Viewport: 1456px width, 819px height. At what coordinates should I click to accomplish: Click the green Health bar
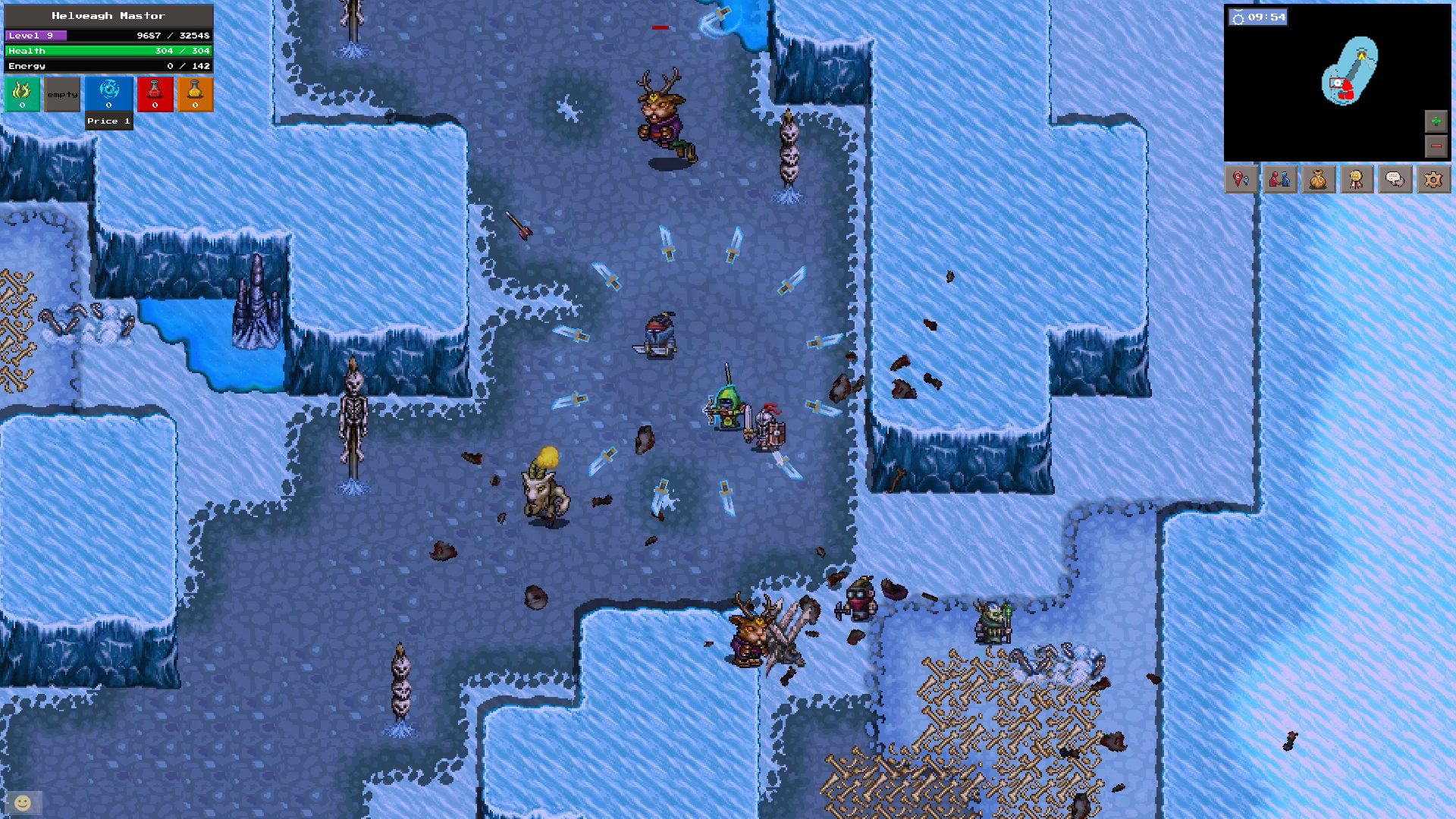point(108,50)
